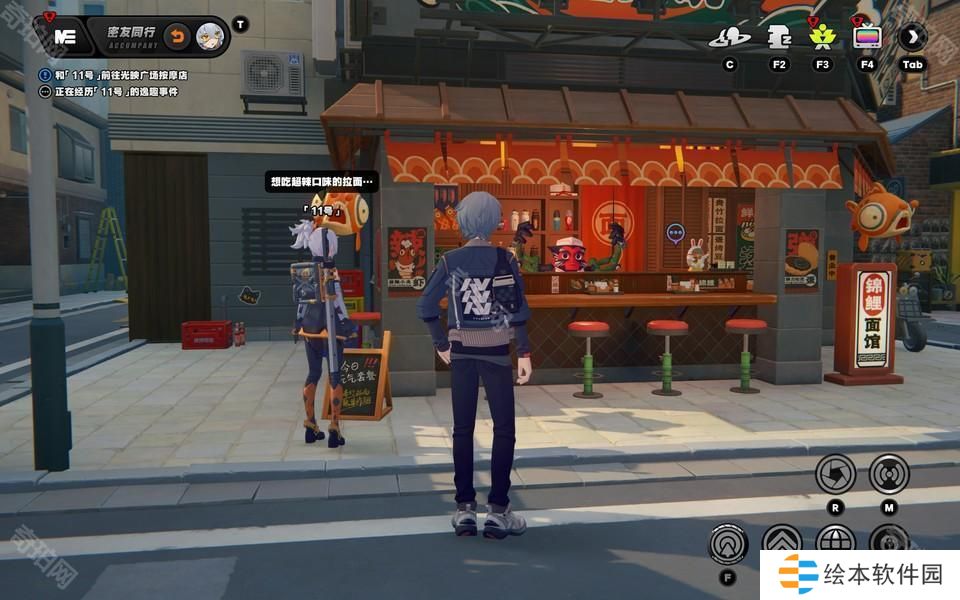Screen dimensions: 960x600
Task: Open the sleeping figure Z icon
Action: [779, 38]
